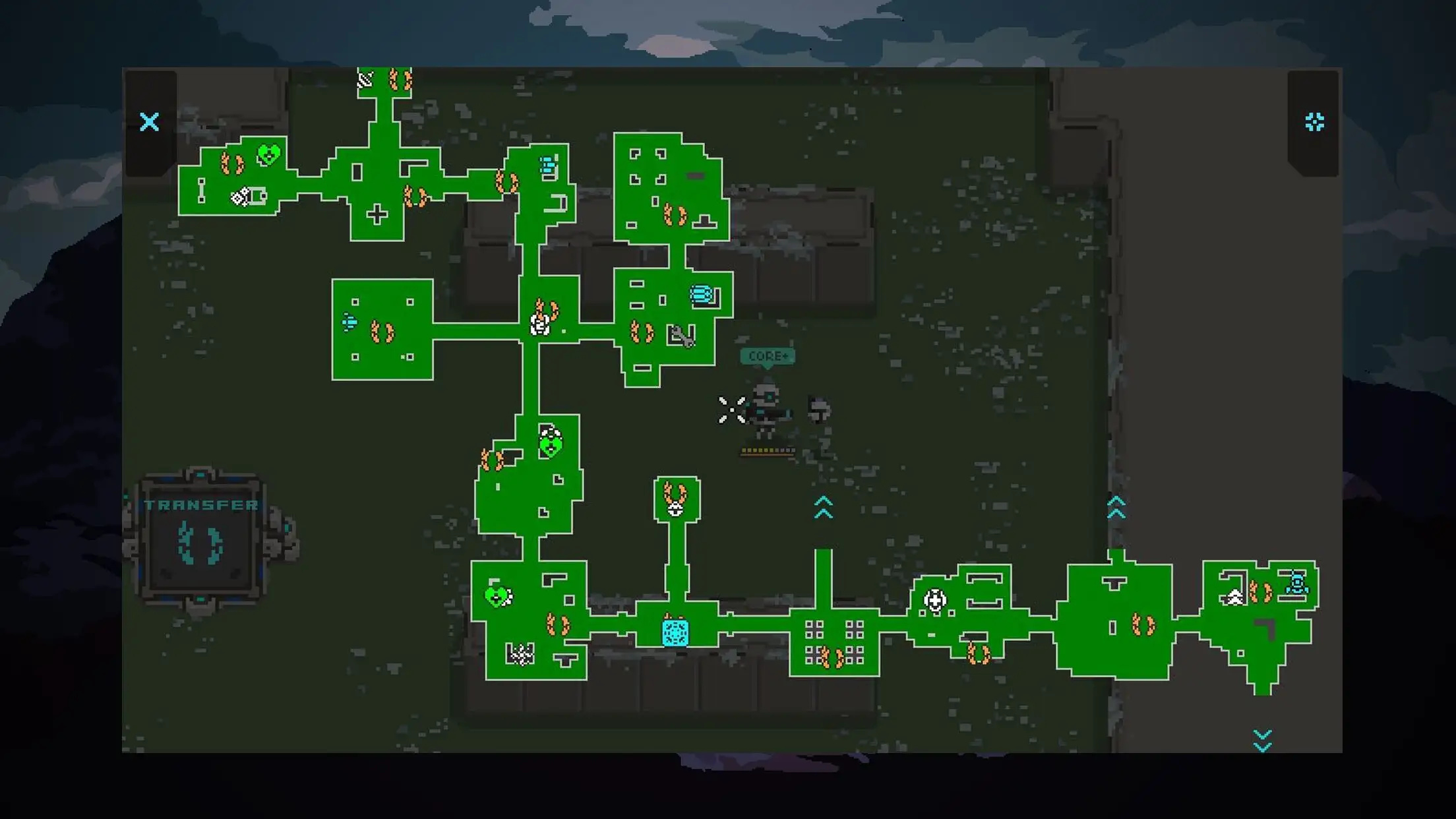
Task: Close the map overlay with the X
Action: (x=150, y=122)
